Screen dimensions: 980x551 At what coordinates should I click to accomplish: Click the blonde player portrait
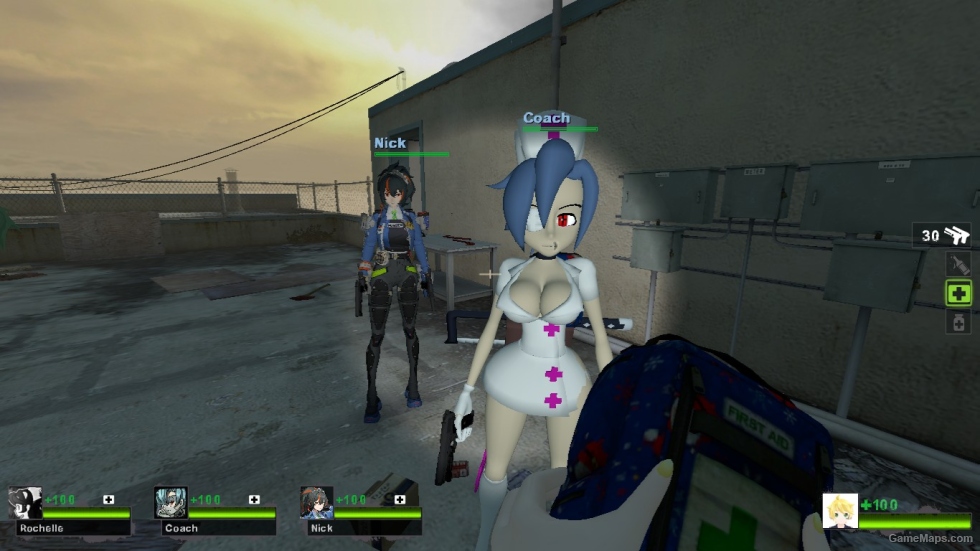[x=839, y=510]
